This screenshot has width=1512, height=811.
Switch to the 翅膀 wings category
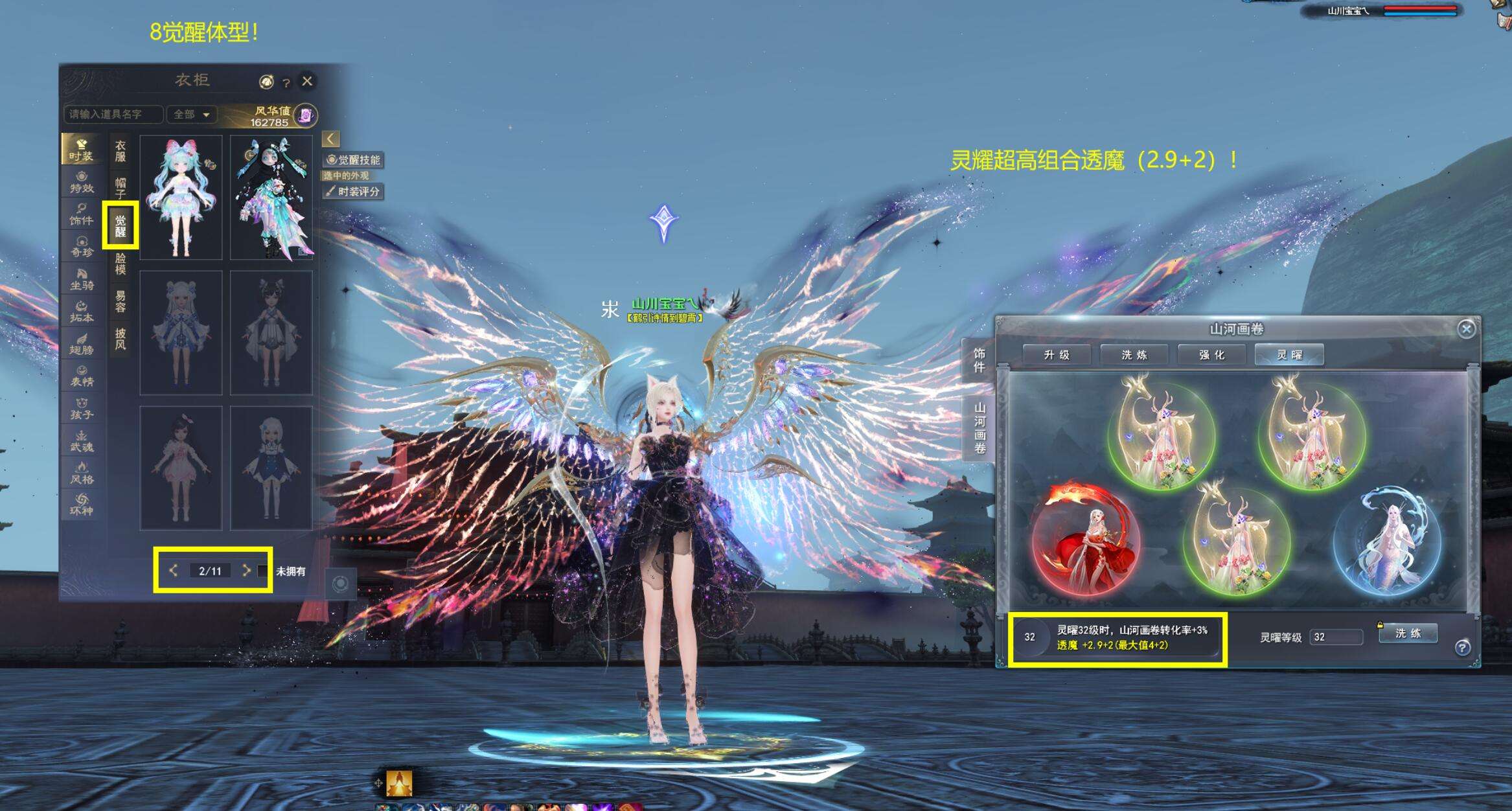82,343
